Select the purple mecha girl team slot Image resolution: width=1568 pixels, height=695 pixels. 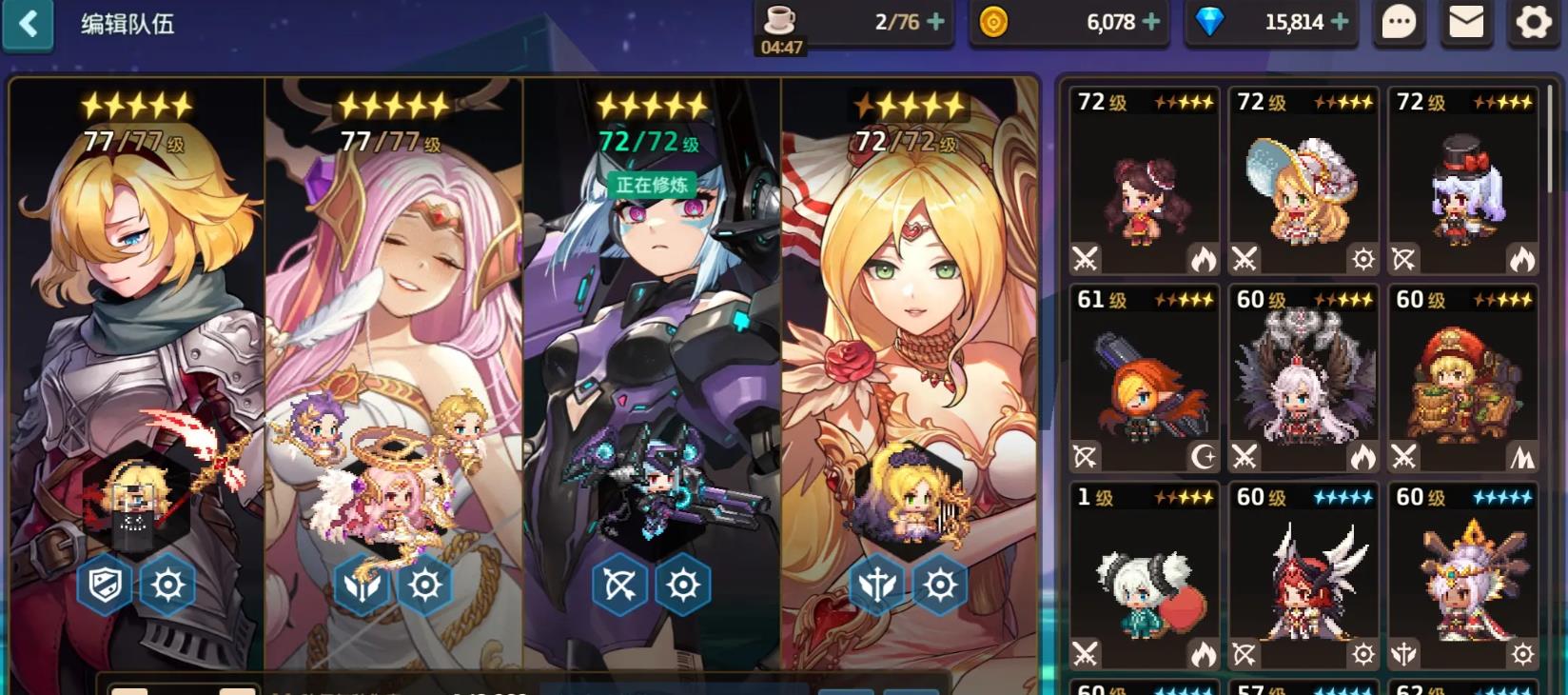652,371
